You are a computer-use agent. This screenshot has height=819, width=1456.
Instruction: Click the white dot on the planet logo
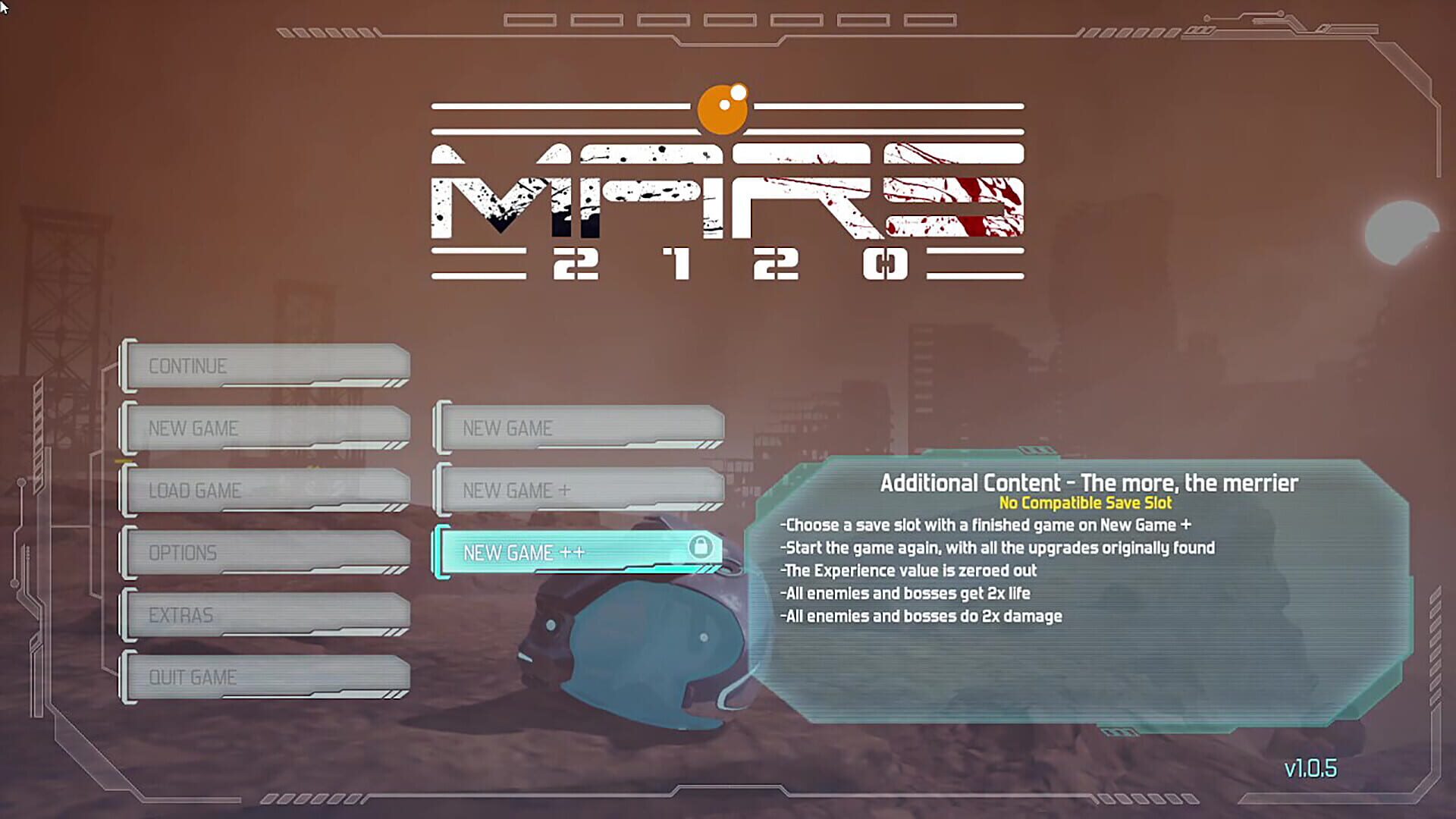click(x=739, y=93)
